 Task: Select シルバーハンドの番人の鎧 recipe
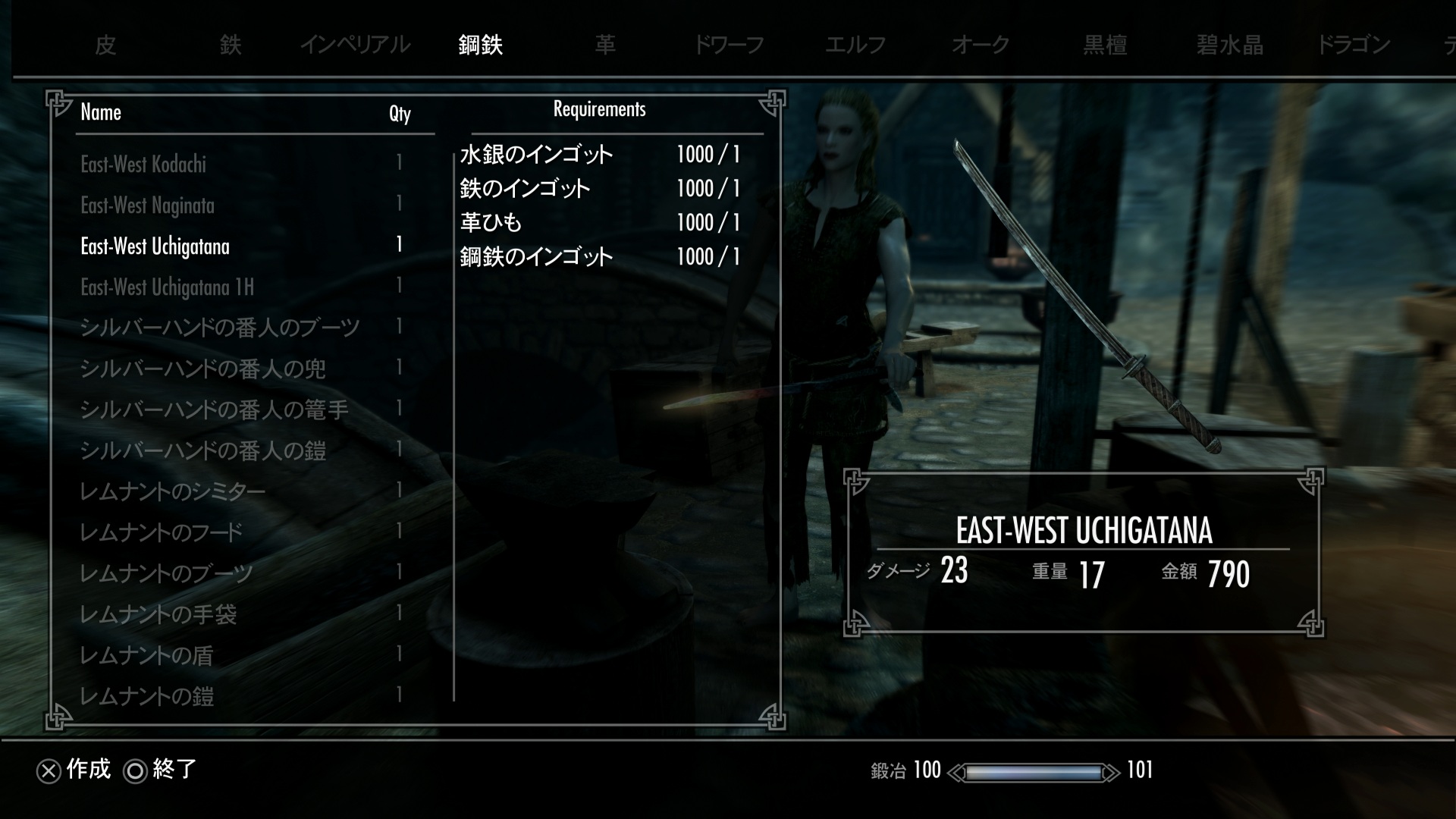point(202,451)
